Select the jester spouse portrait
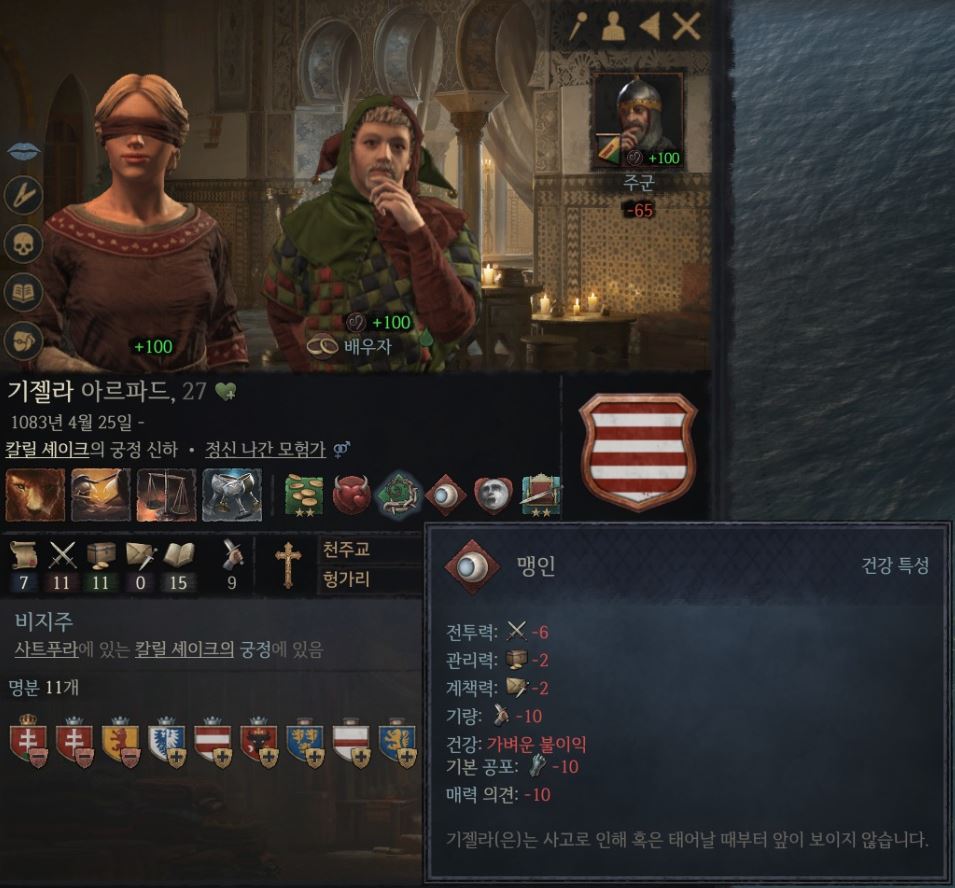 [375, 220]
